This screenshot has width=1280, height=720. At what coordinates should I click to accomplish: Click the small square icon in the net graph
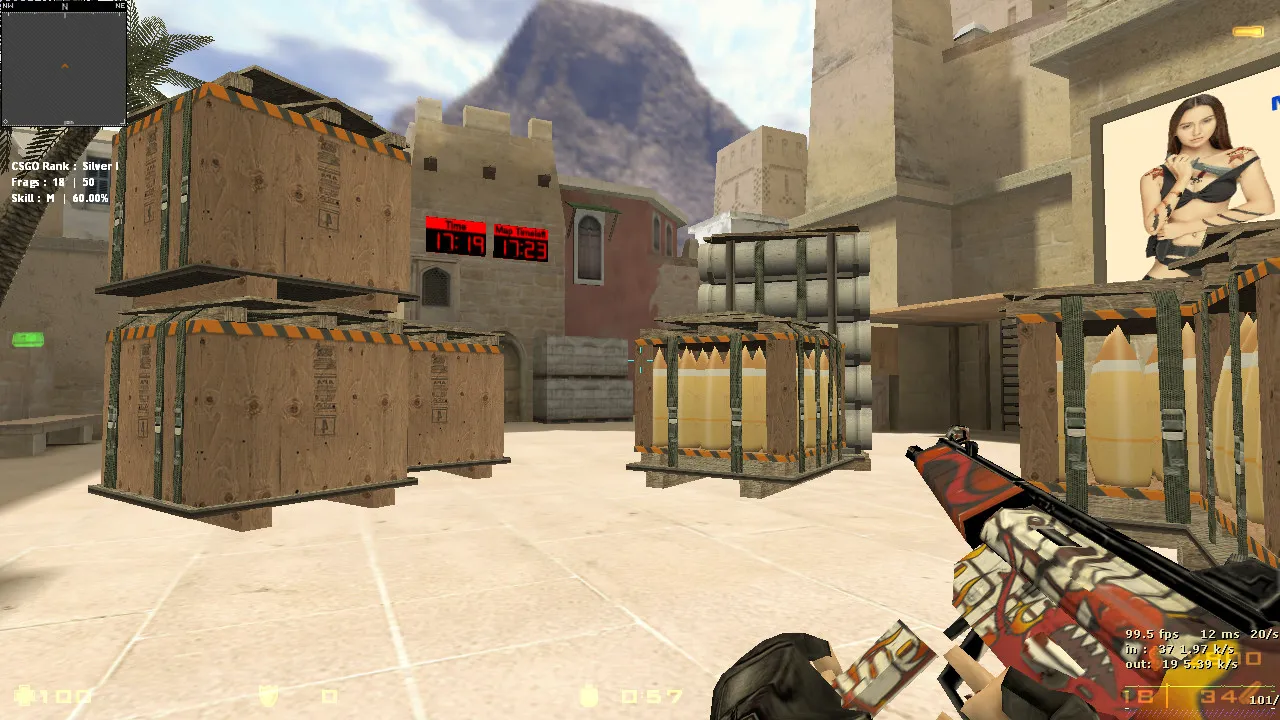(x=1253, y=658)
